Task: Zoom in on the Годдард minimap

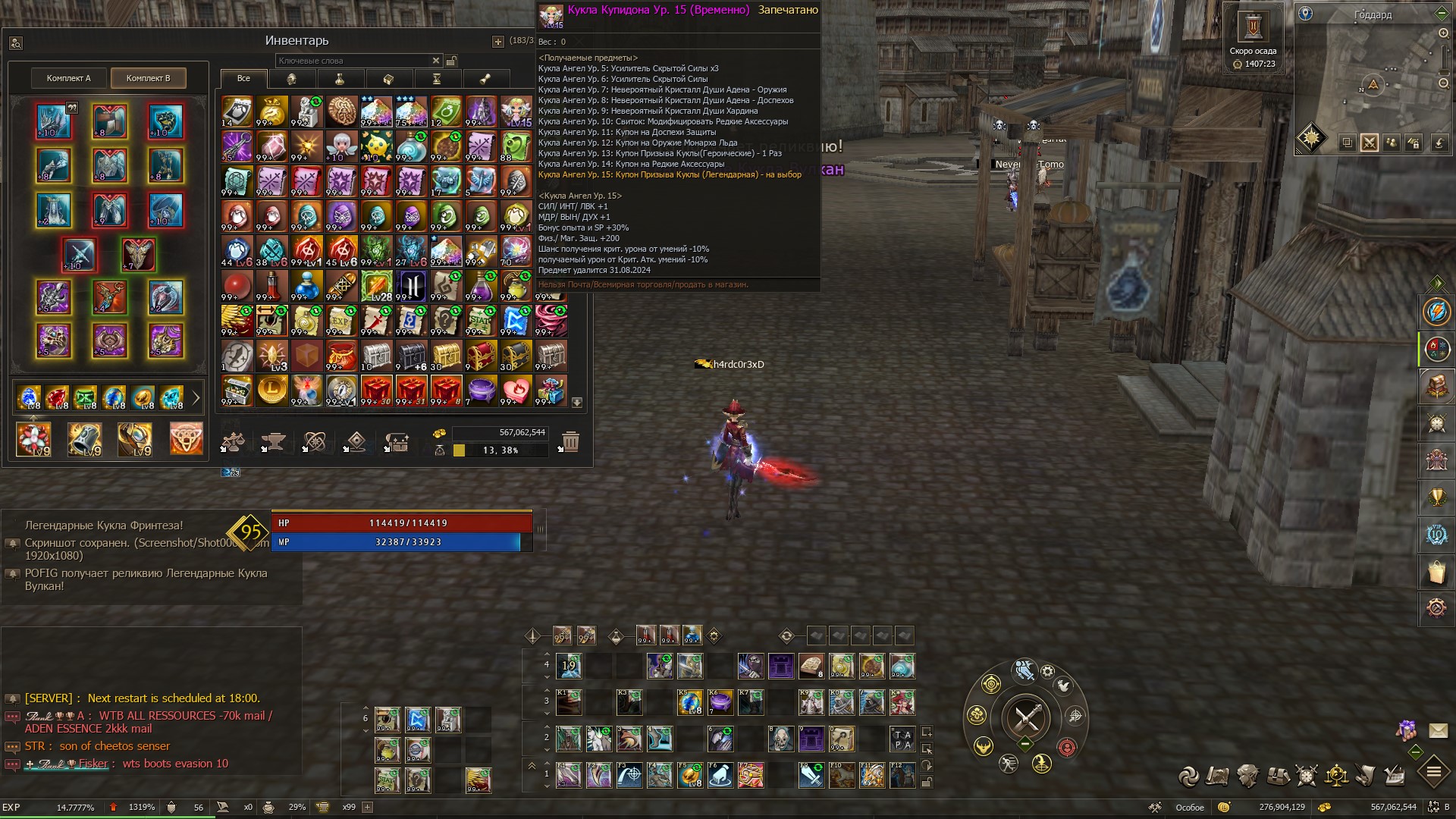Action: (x=1443, y=33)
